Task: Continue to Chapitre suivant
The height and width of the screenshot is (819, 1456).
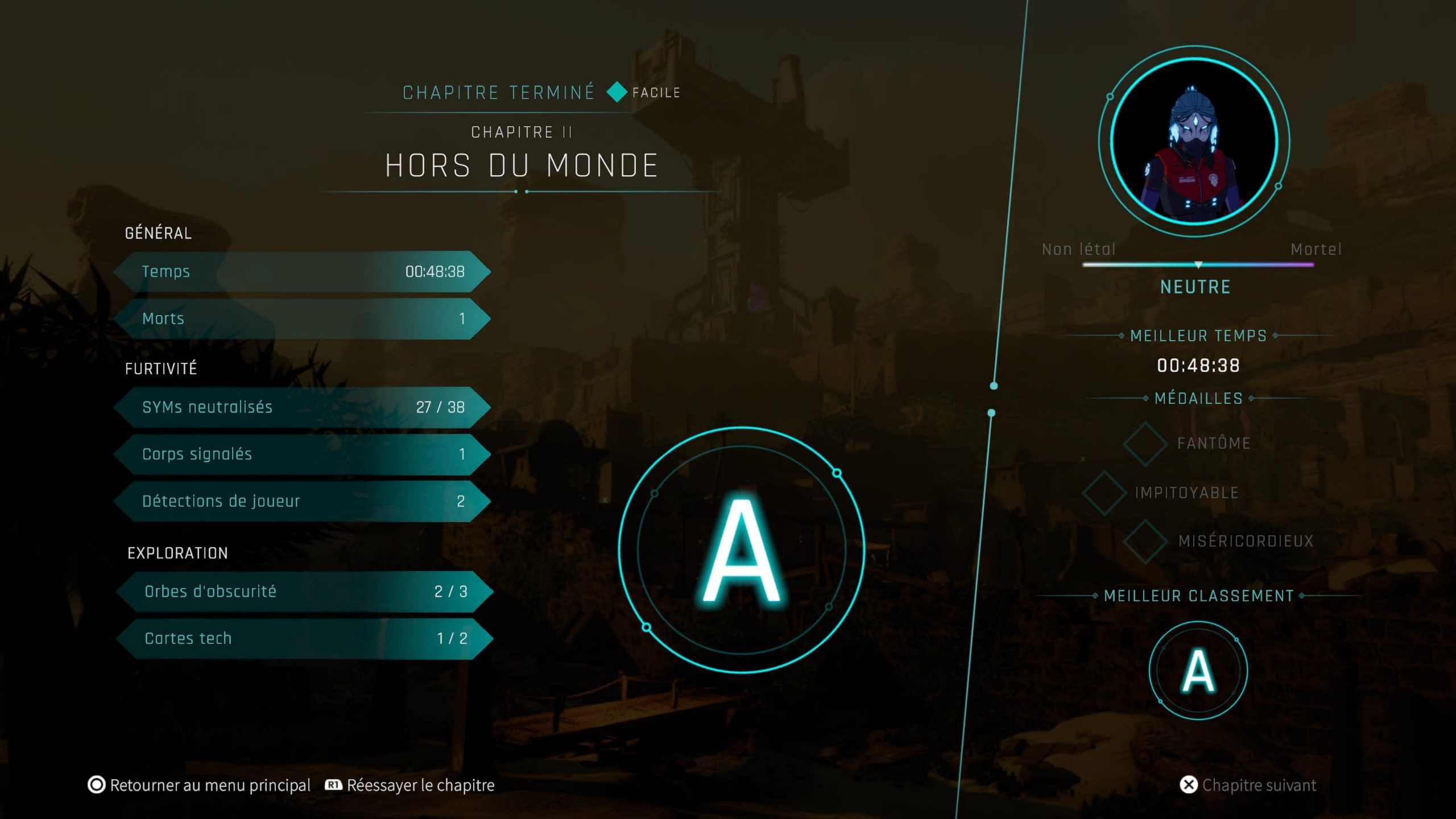Action: [1249, 785]
